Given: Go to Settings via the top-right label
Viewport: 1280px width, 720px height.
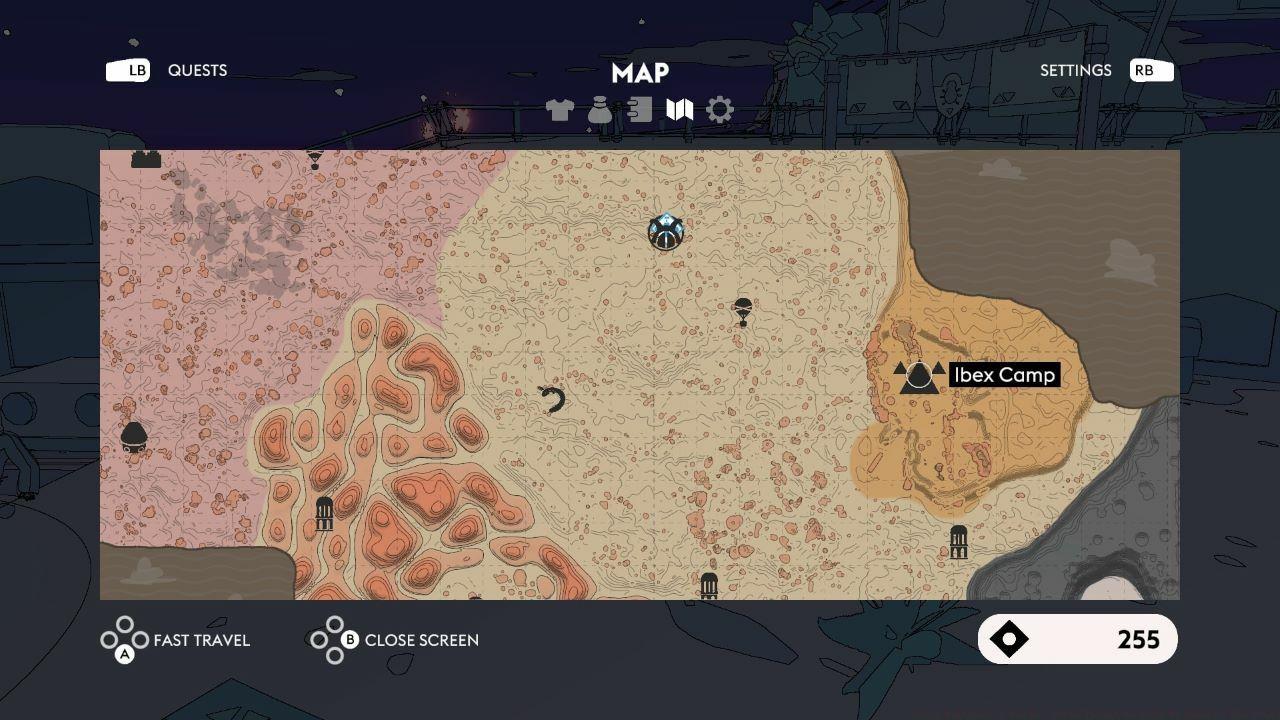Looking at the screenshot, I should (x=1075, y=70).
